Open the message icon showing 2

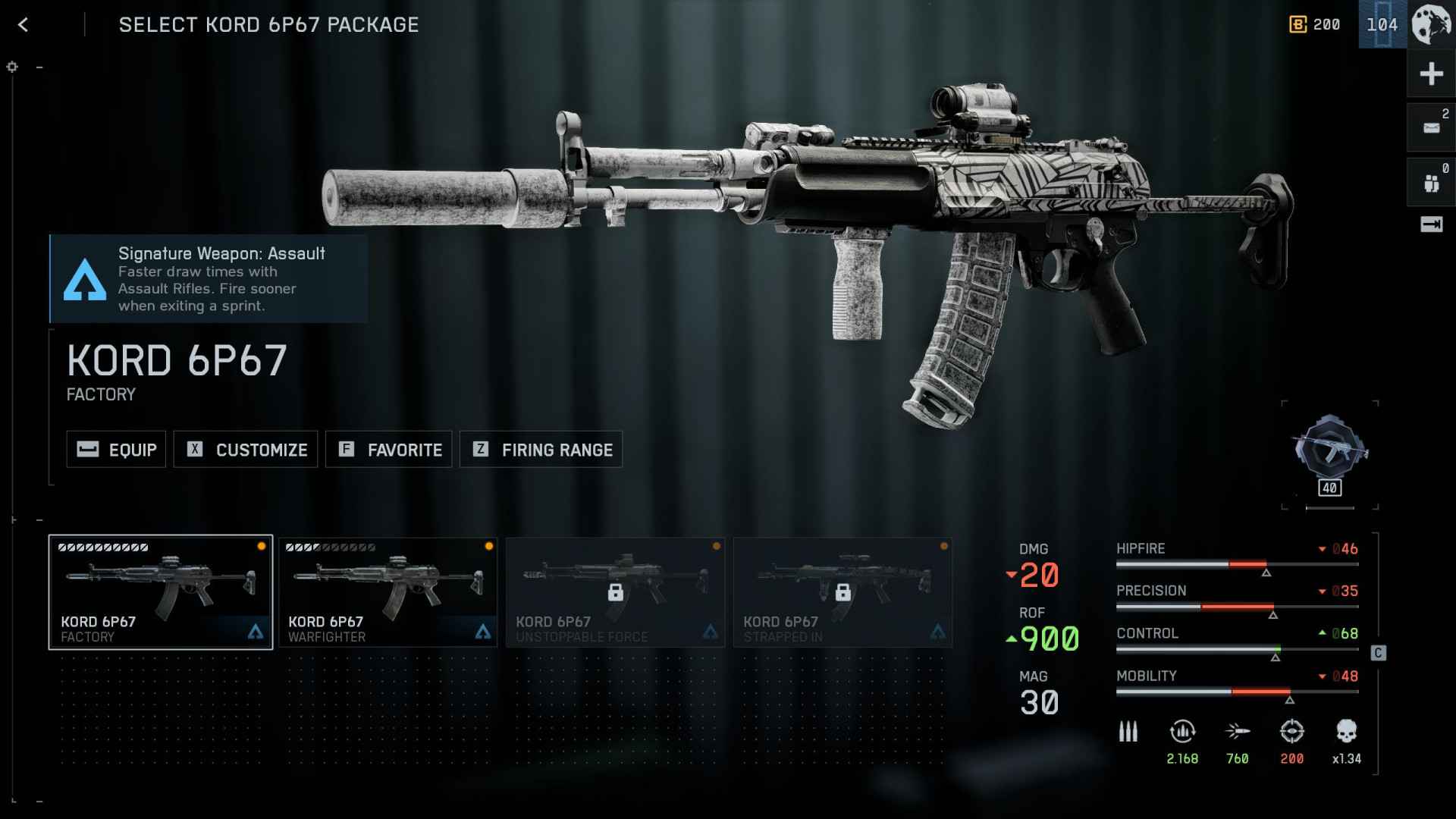[x=1431, y=128]
